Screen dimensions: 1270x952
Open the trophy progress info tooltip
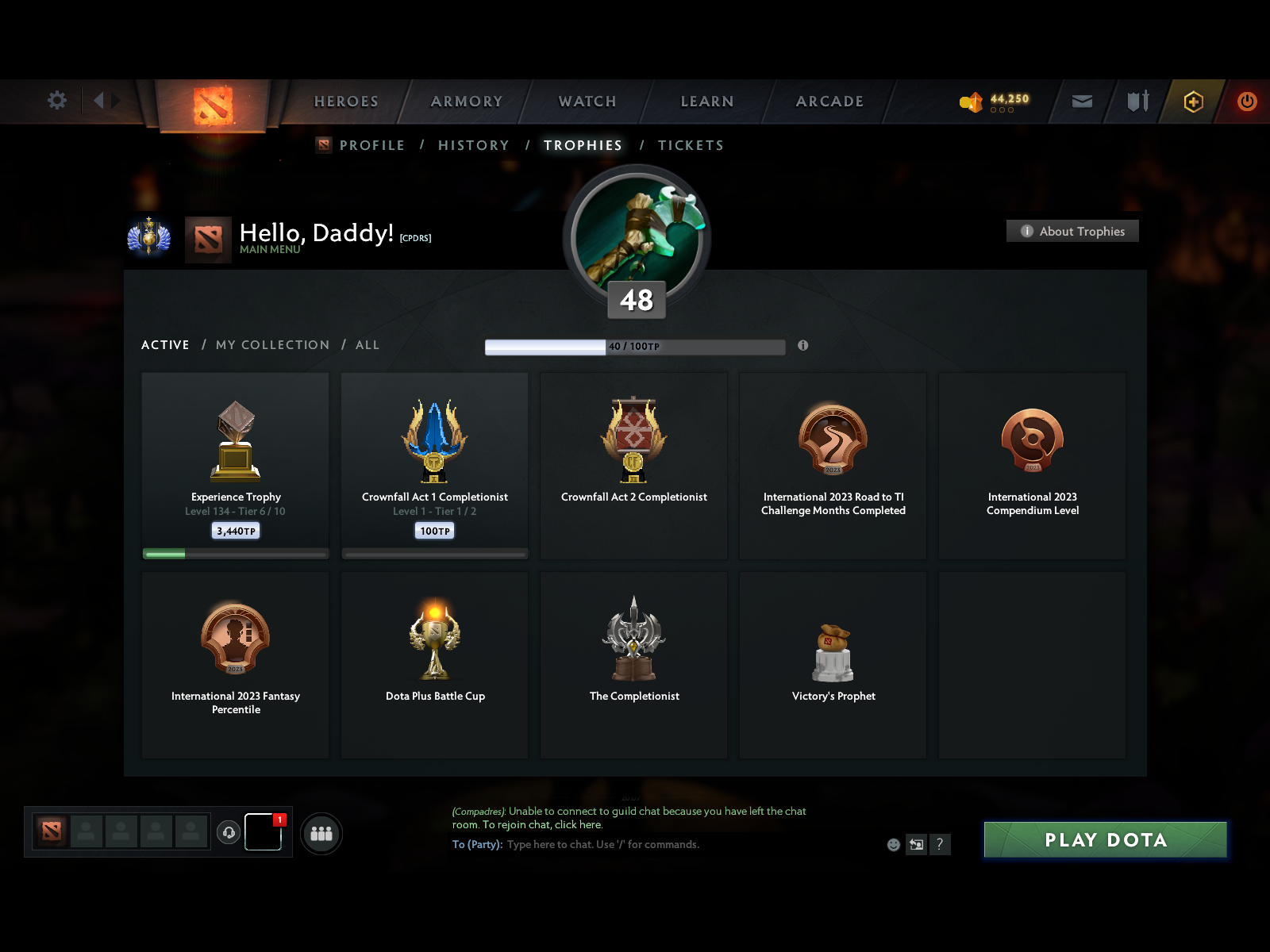click(802, 347)
